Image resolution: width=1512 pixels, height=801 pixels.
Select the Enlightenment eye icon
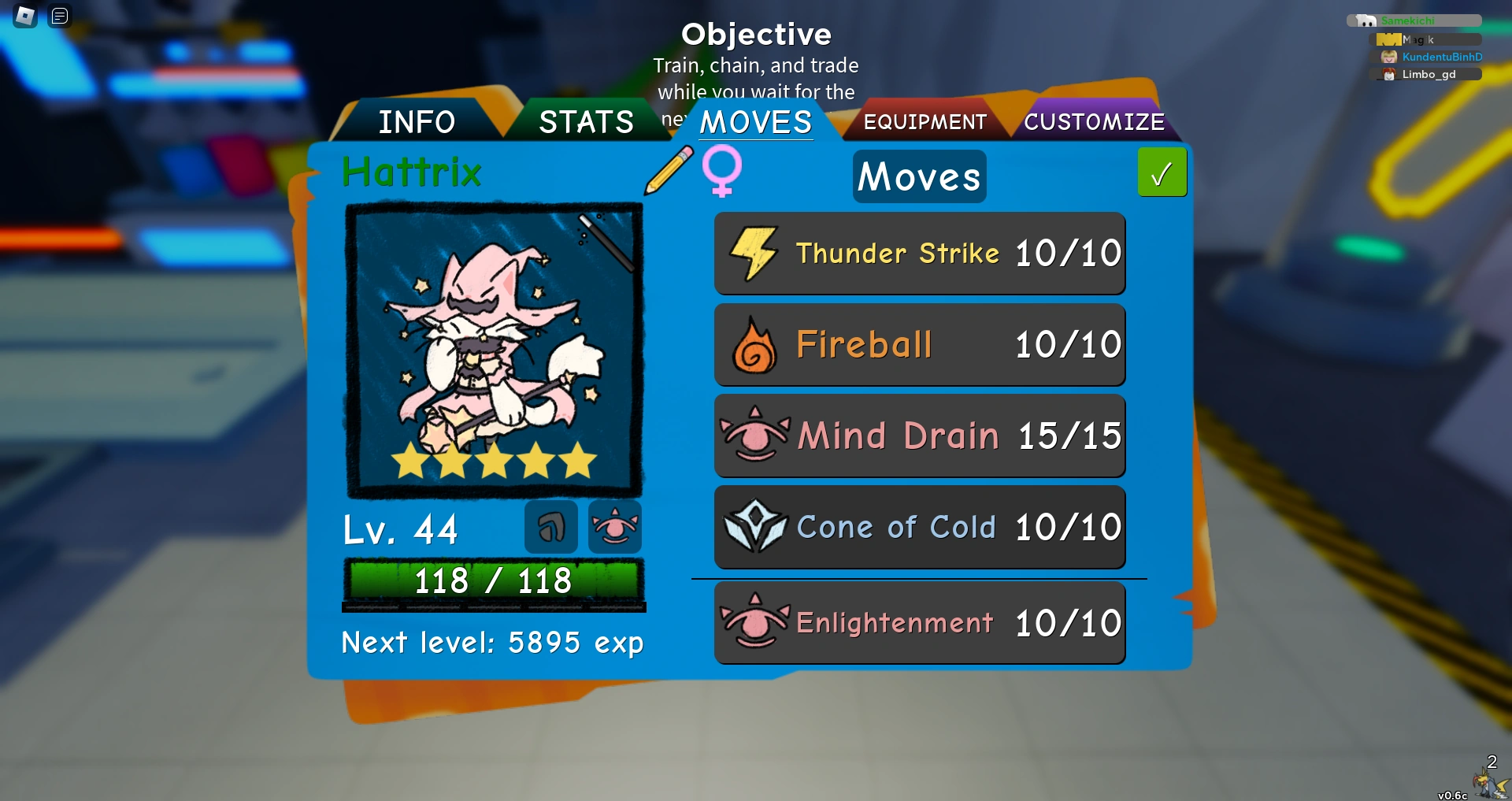point(754,622)
